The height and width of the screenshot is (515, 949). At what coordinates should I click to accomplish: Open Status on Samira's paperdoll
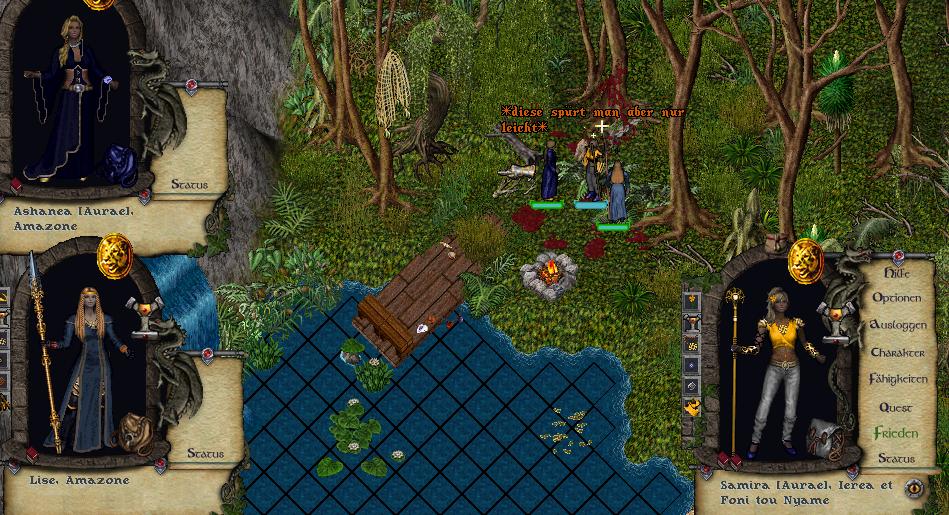[x=896, y=459]
